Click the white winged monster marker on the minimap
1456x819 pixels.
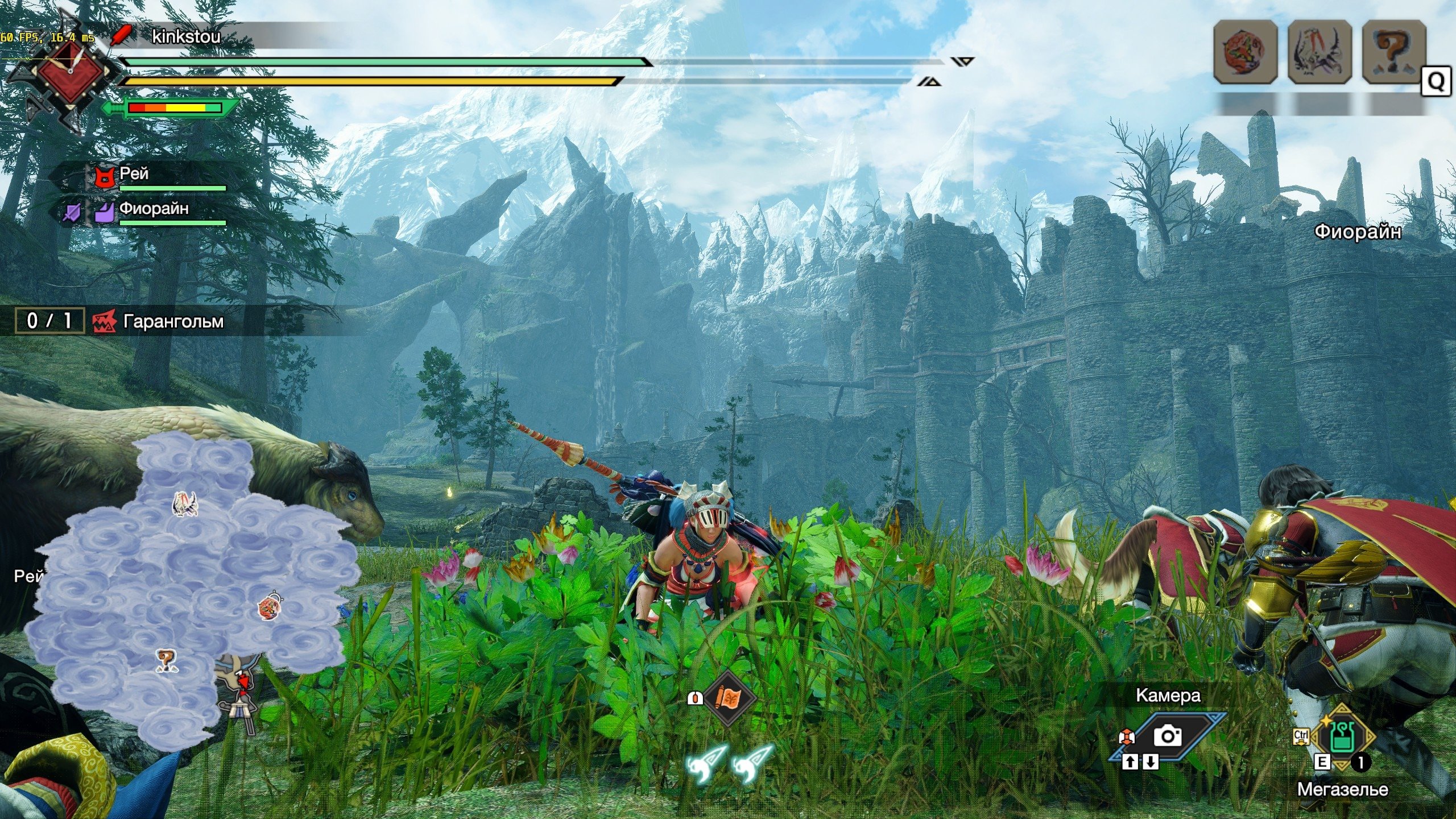pyautogui.click(x=185, y=504)
